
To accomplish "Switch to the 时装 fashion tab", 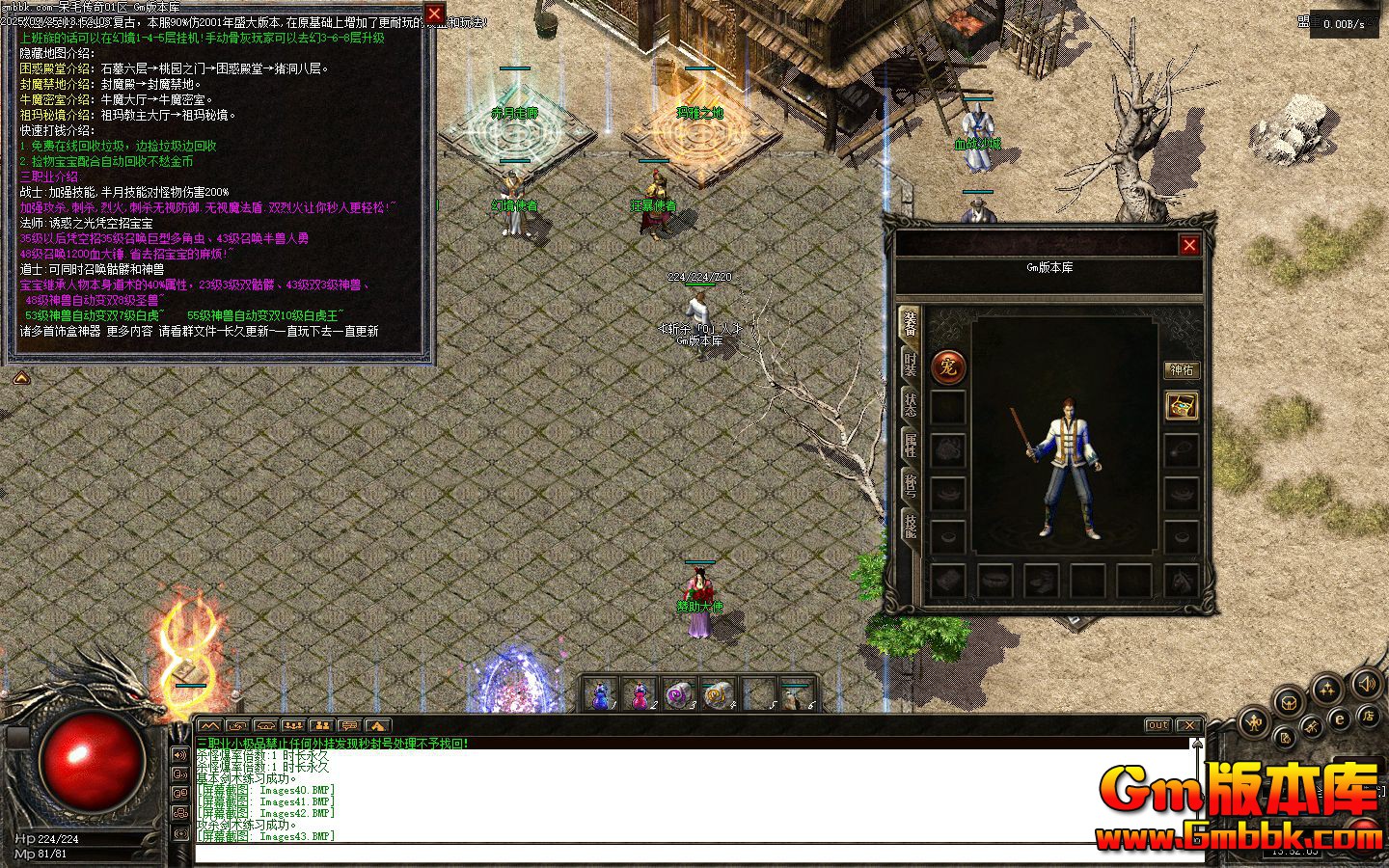I will pyautogui.click(x=910, y=366).
